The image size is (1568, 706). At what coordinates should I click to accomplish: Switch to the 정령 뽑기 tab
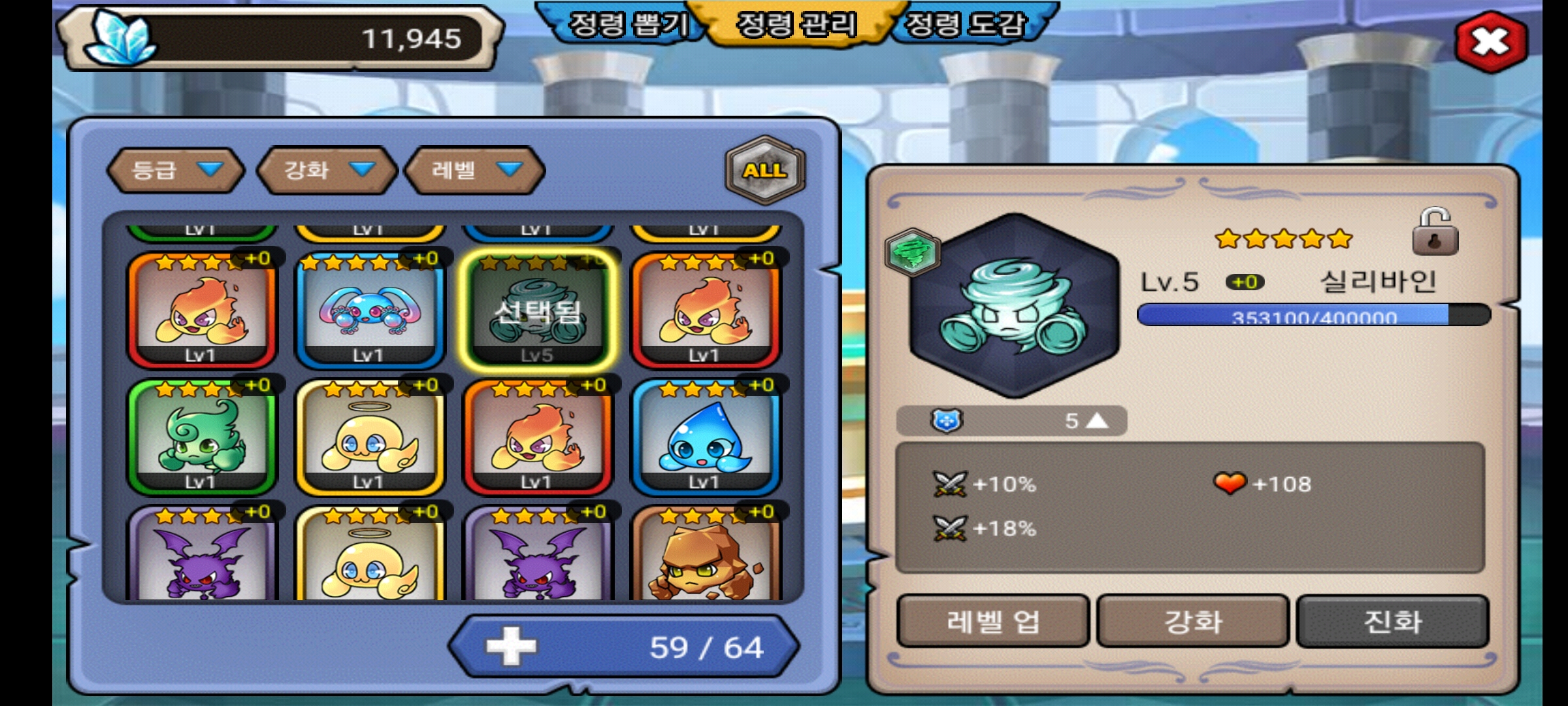pyautogui.click(x=627, y=26)
